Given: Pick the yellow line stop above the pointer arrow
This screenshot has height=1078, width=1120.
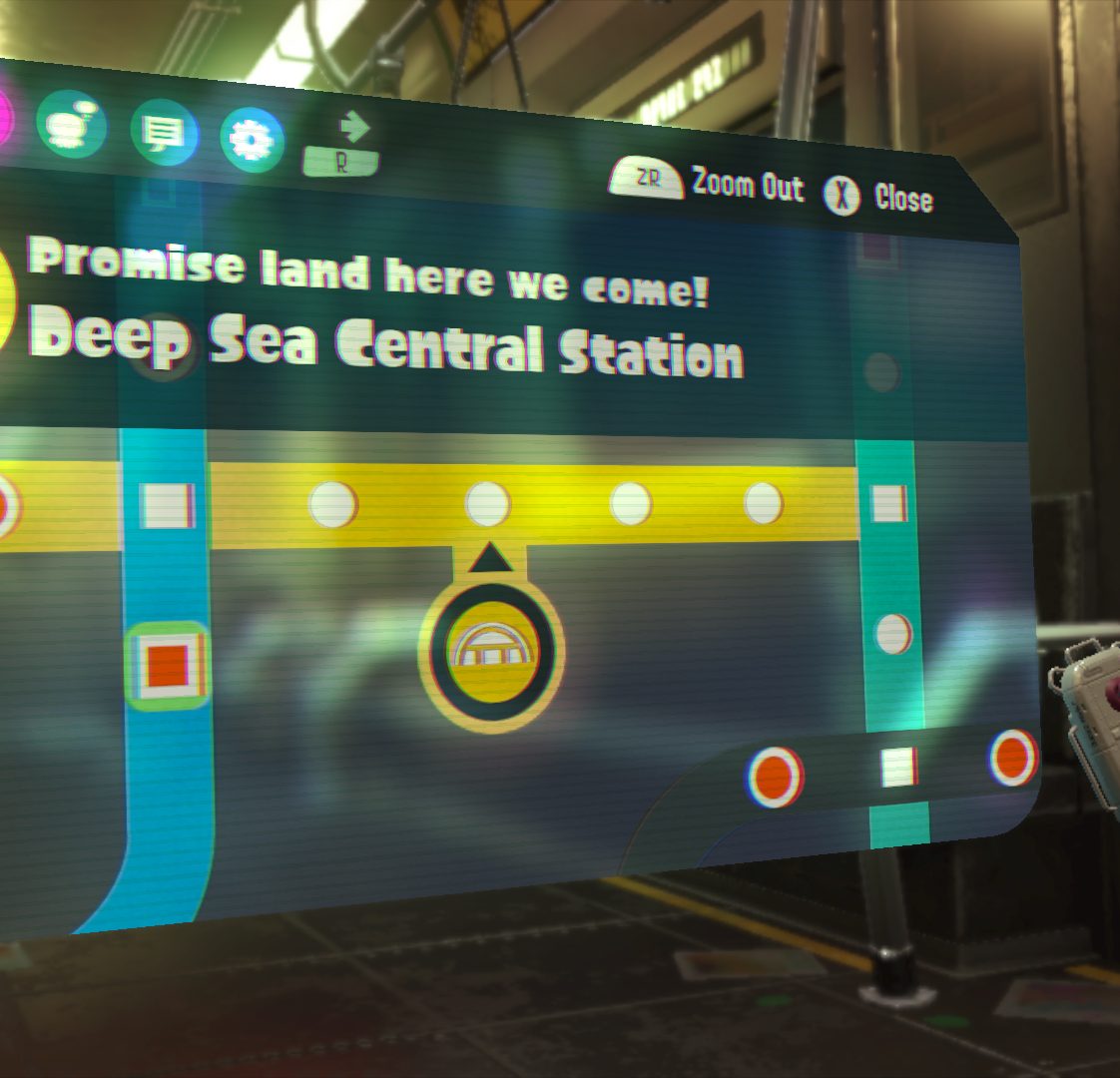Looking at the screenshot, I should [488, 503].
